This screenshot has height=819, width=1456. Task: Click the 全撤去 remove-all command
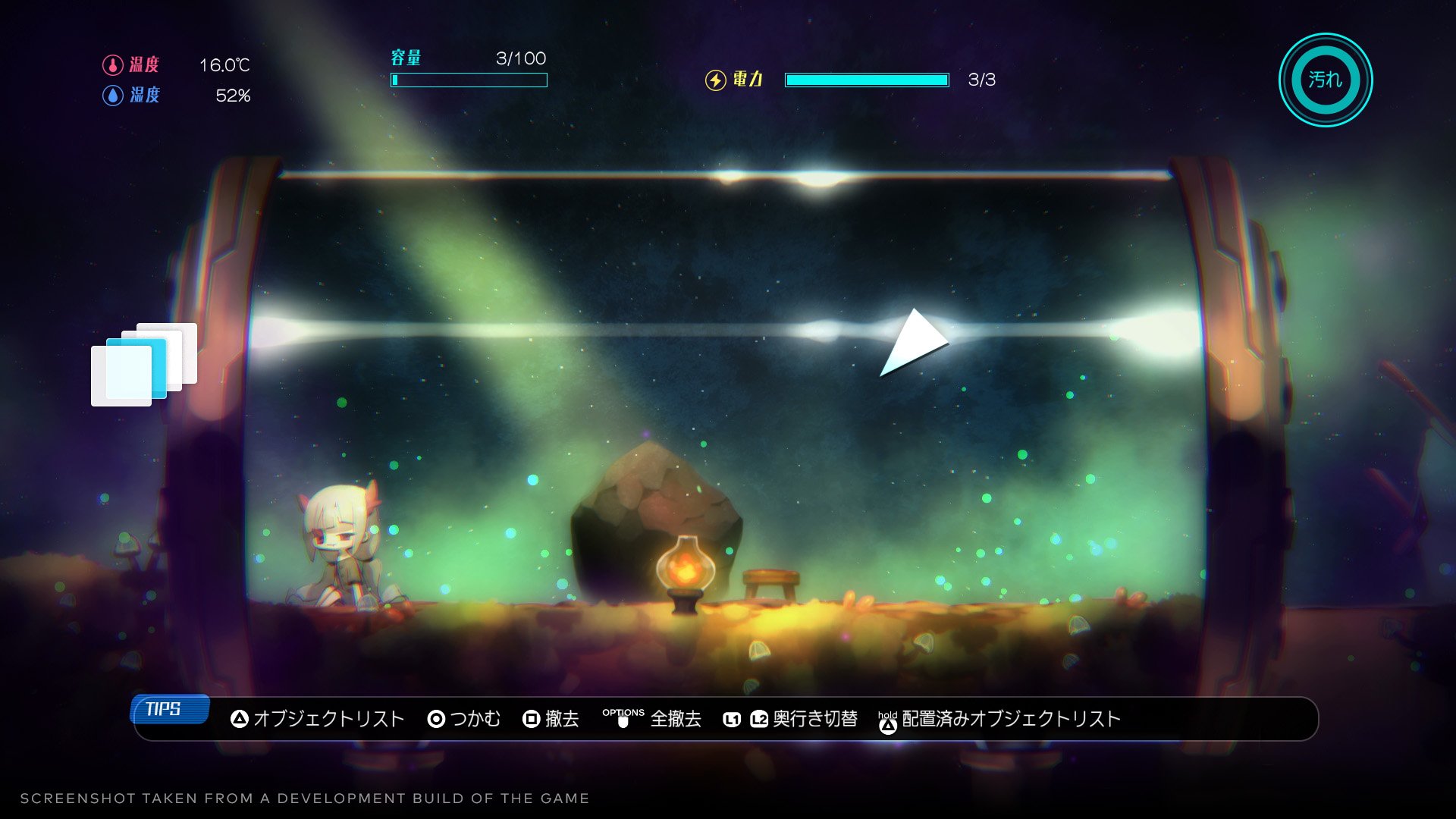coord(675,720)
